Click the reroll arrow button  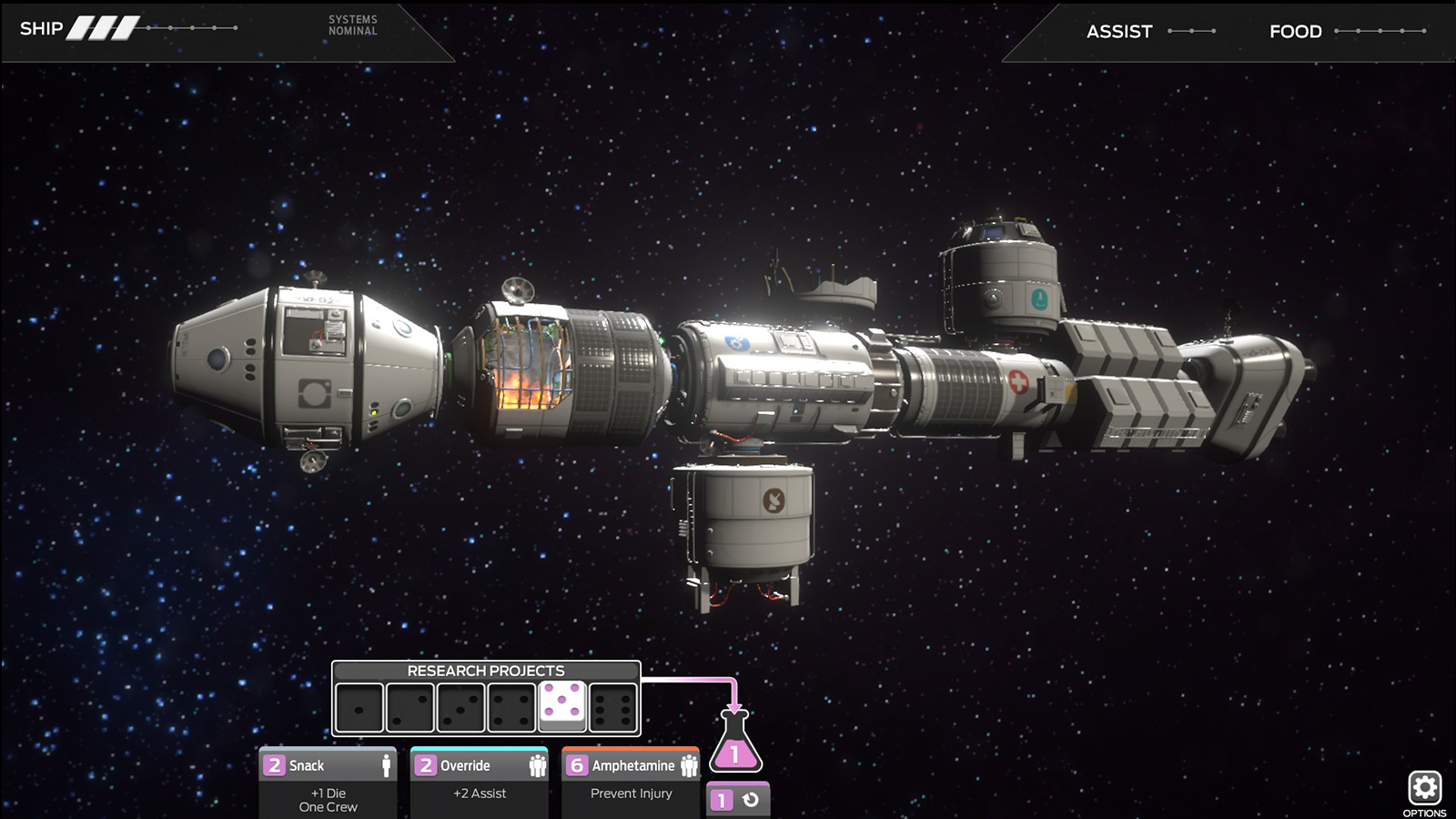tap(751, 800)
